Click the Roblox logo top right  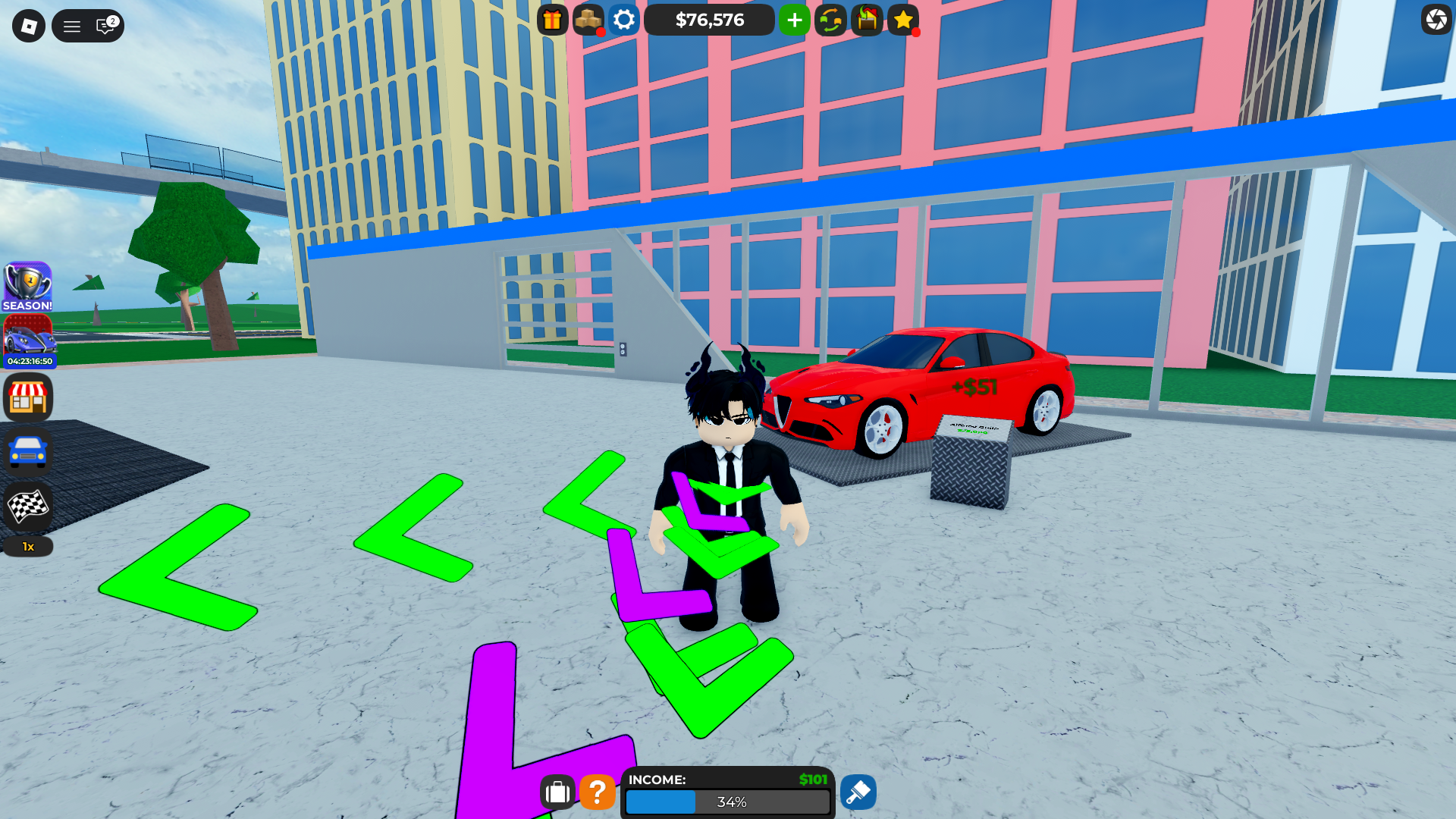(1436, 20)
